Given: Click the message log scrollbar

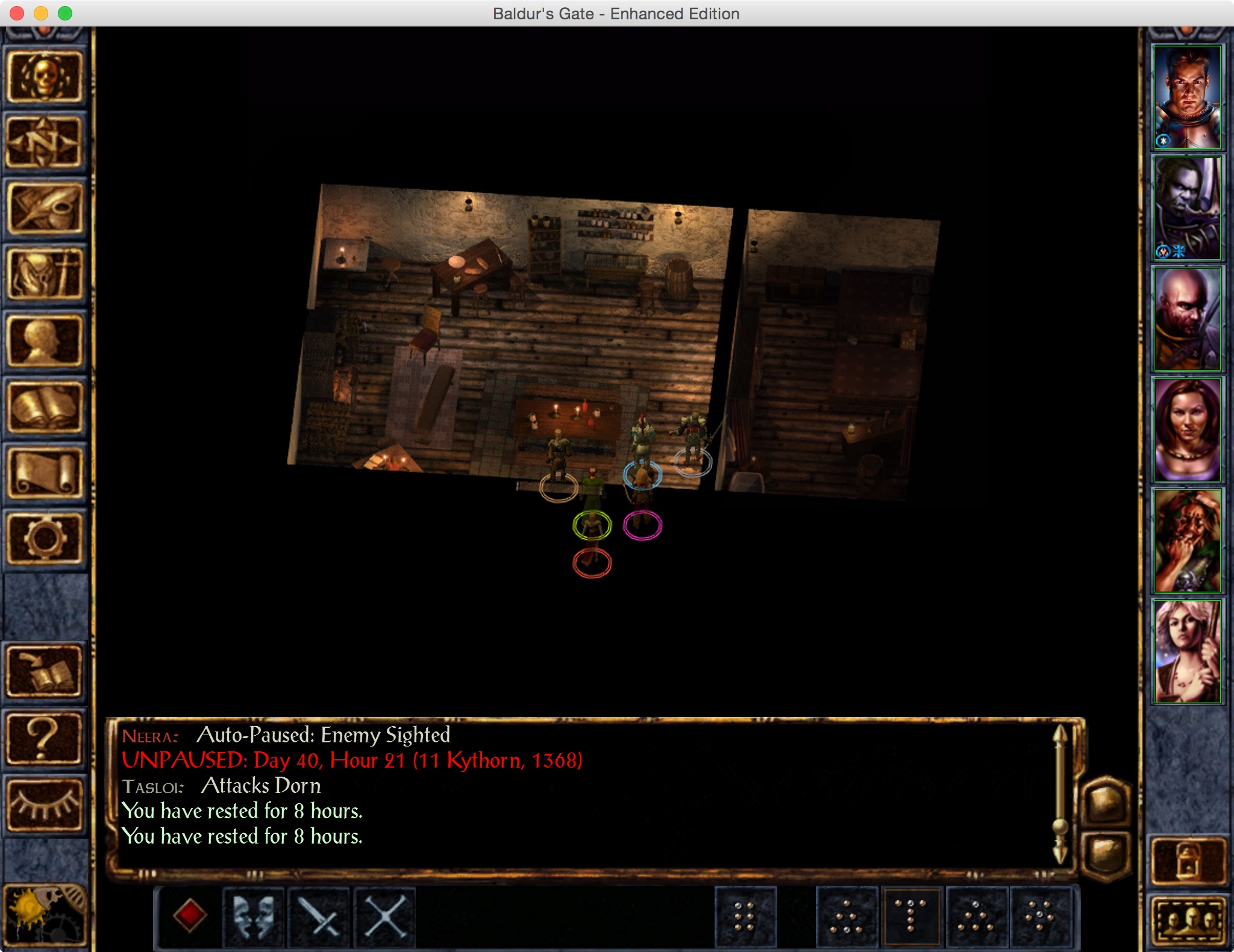Looking at the screenshot, I should [x=1060, y=794].
